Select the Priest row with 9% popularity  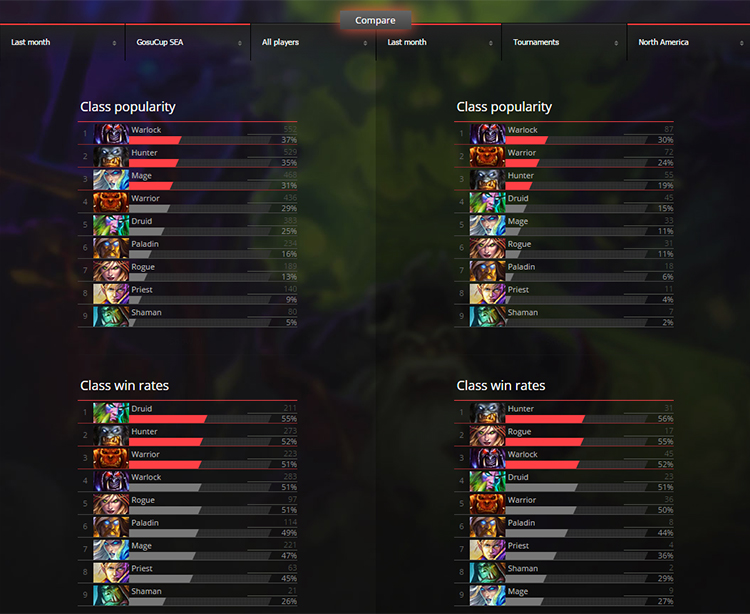coord(188,294)
